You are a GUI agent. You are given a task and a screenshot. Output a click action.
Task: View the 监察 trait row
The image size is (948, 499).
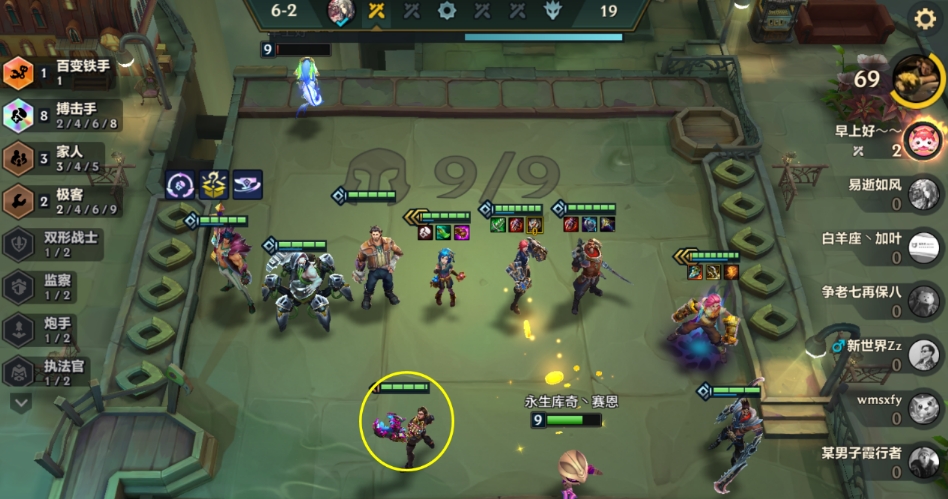(62, 287)
